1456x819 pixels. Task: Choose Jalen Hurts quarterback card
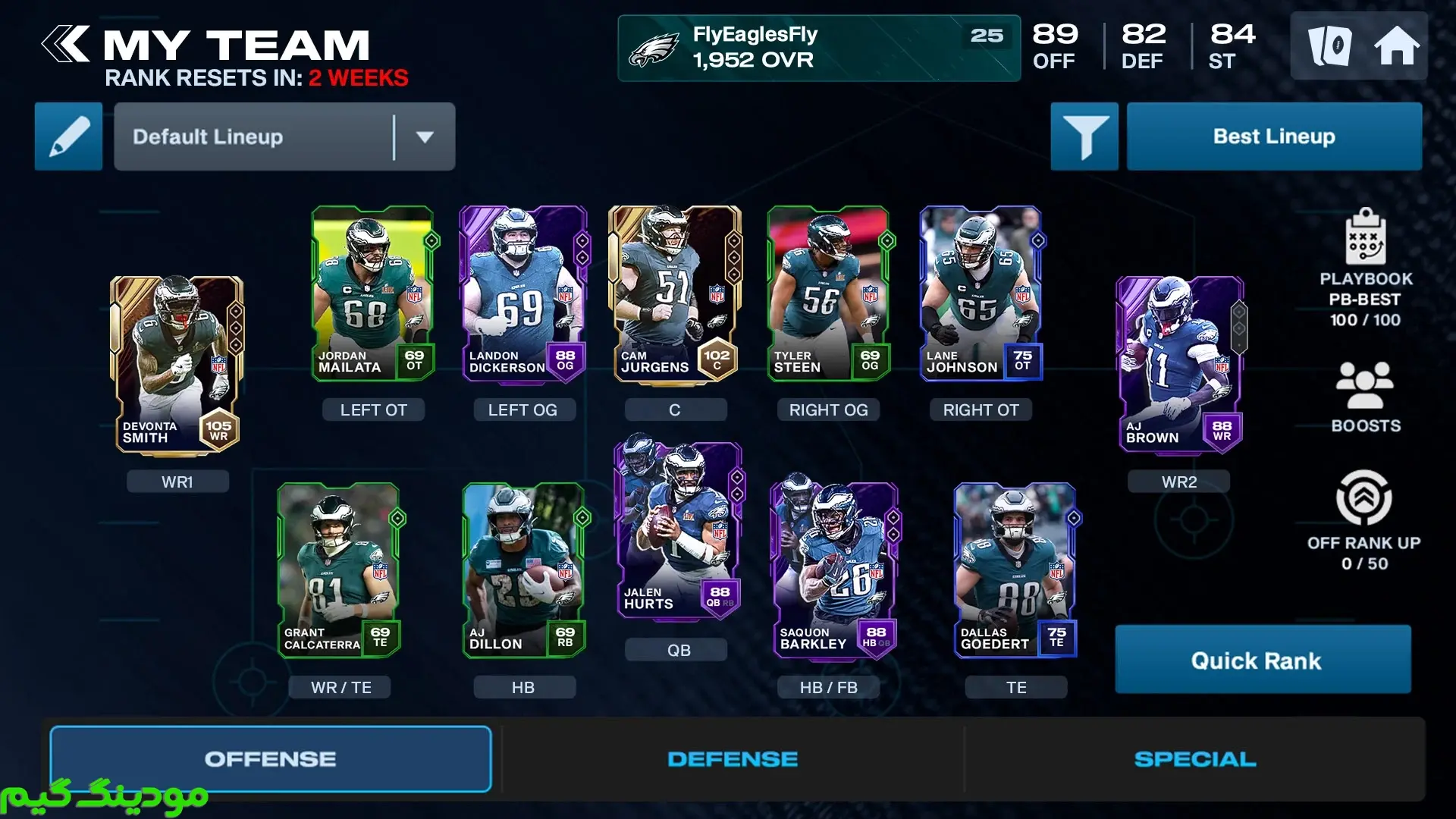pyautogui.click(x=677, y=529)
